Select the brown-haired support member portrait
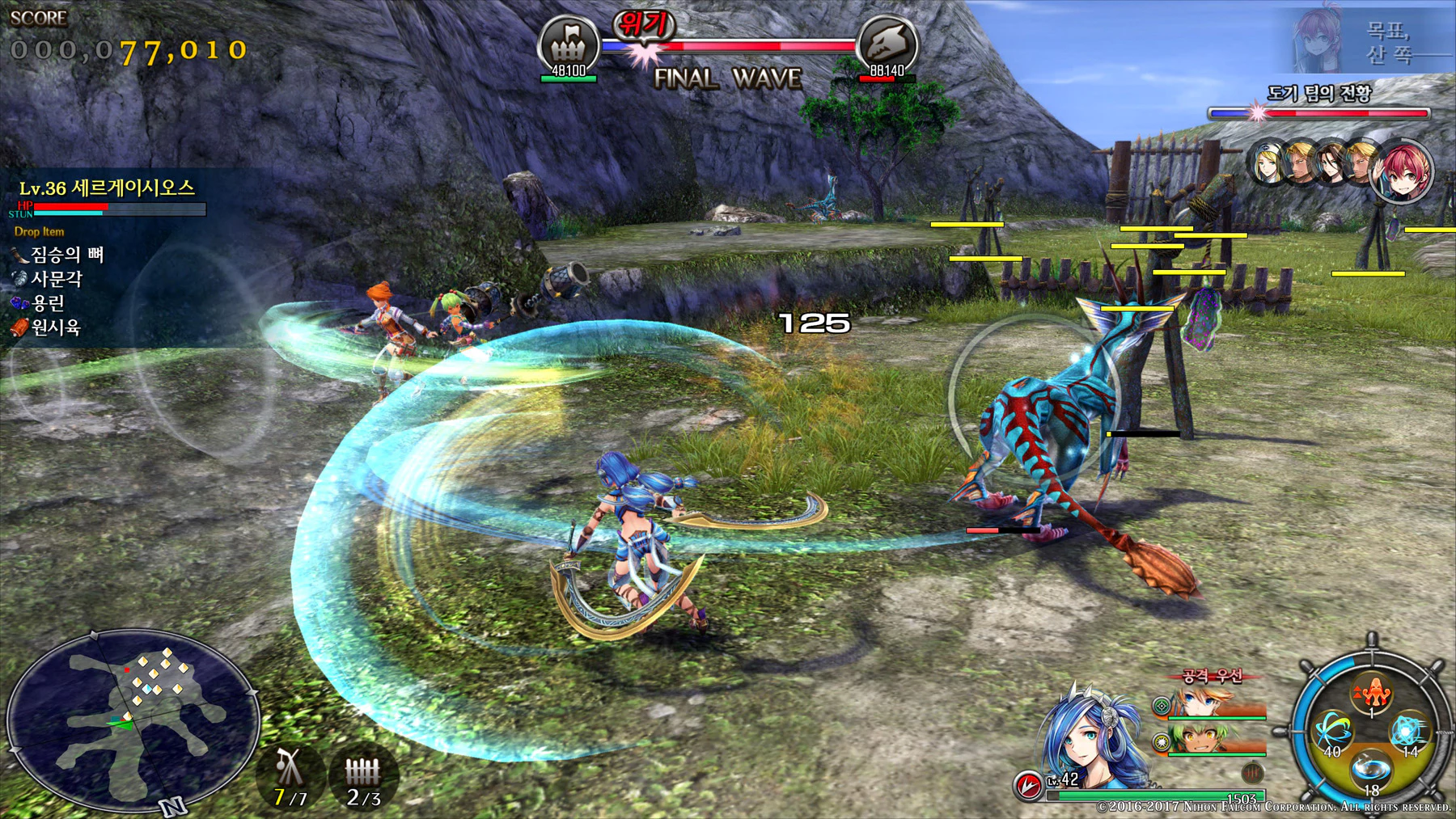The width and height of the screenshot is (1456, 819). tap(1330, 163)
